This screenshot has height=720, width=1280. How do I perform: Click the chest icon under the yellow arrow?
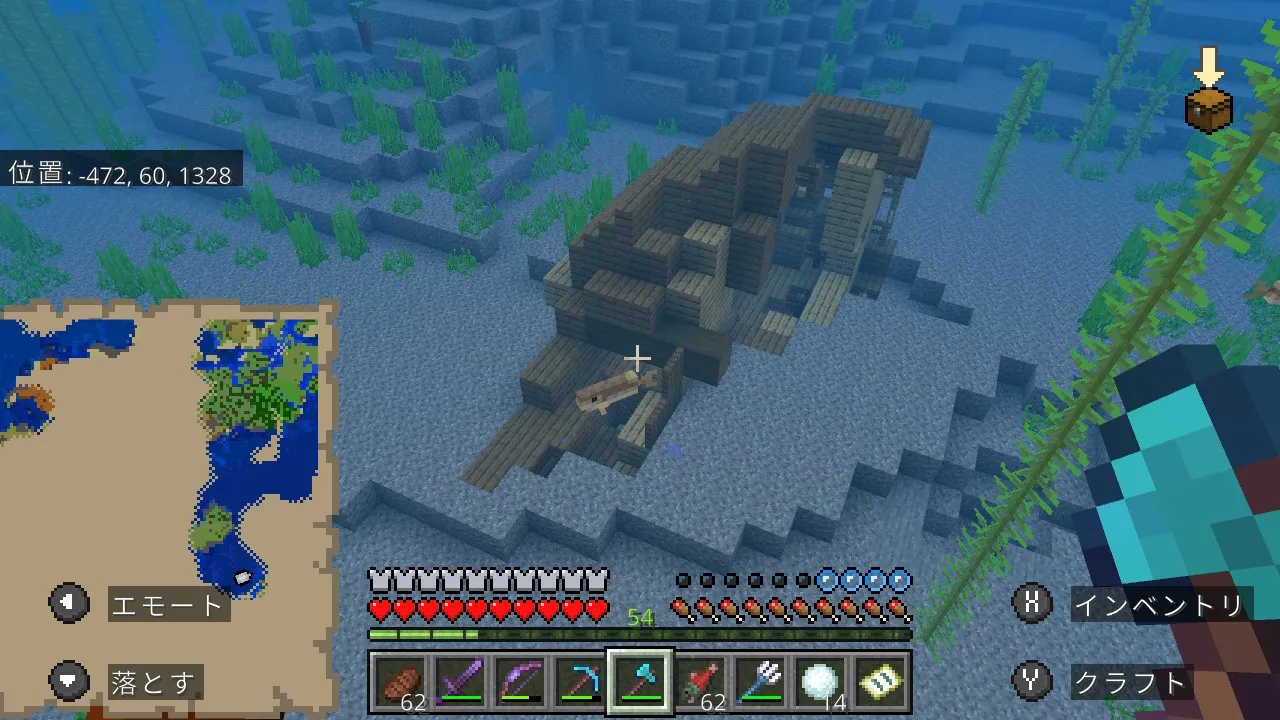pyautogui.click(x=1208, y=109)
